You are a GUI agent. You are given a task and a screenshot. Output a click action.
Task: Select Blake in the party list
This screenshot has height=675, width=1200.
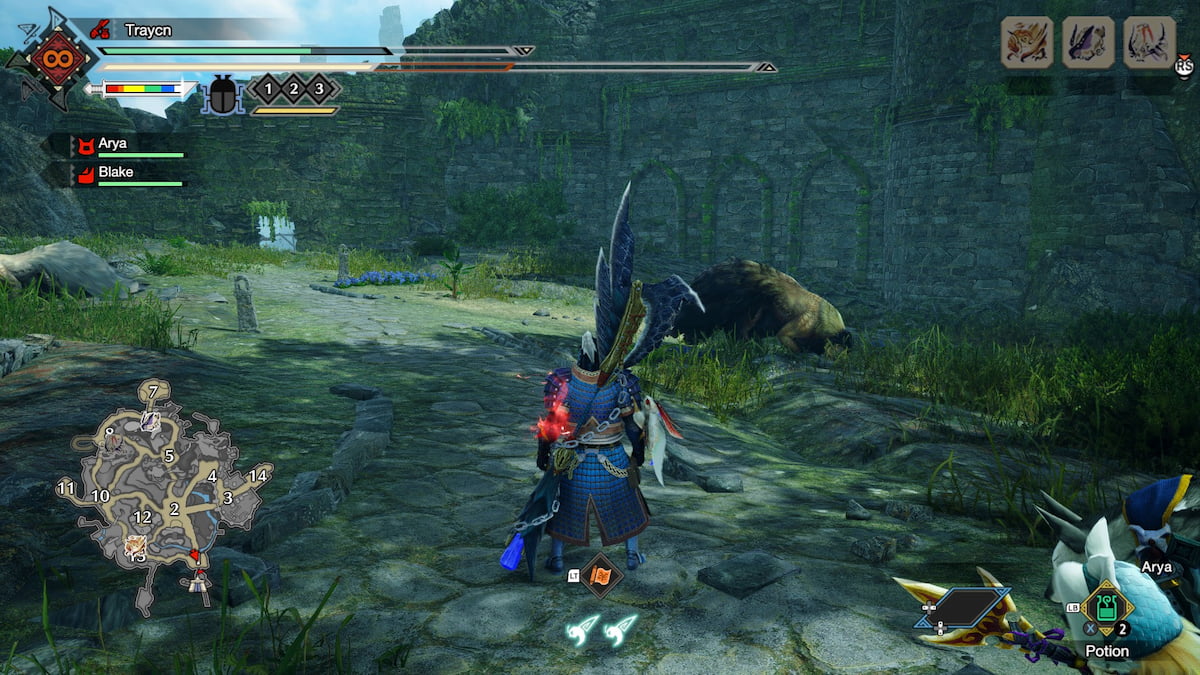(116, 172)
